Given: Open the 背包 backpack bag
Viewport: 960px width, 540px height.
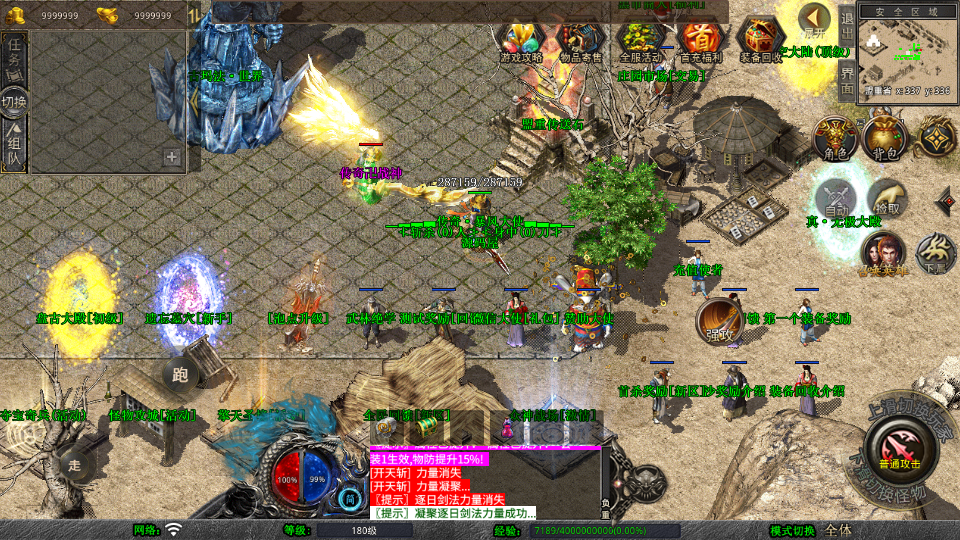Looking at the screenshot, I should [884, 138].
